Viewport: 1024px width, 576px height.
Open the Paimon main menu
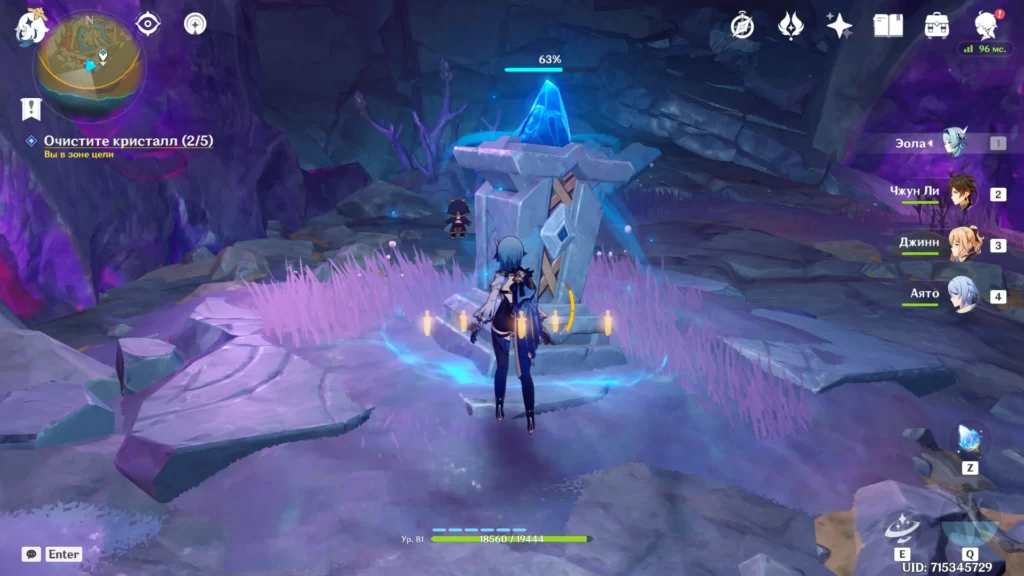(31, 26)
